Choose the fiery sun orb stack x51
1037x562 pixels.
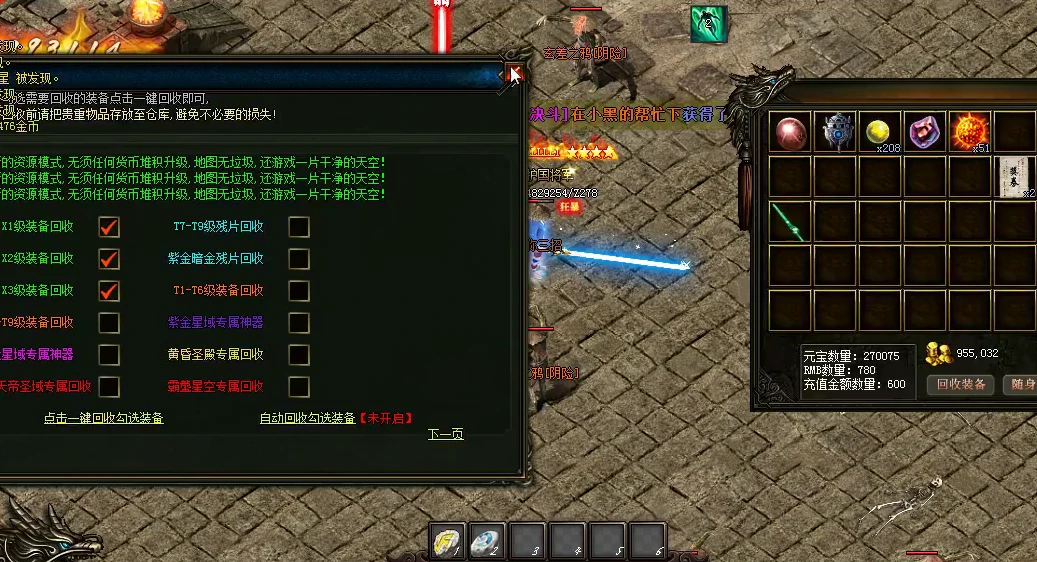click(969, 132)
